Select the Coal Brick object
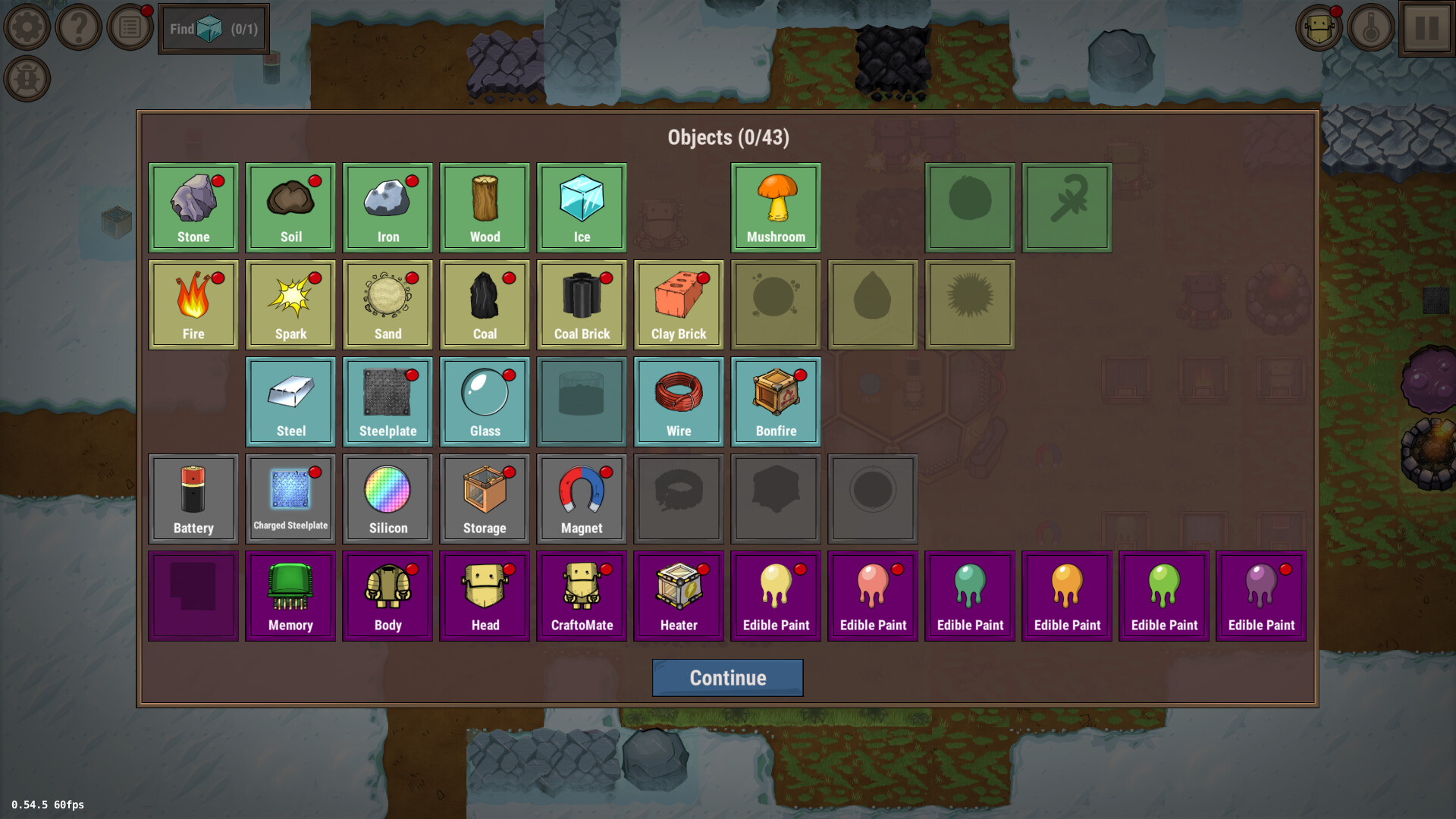The height and width of the screenshot is (819, 1456). pyautogui.click(x=582, y=304)
